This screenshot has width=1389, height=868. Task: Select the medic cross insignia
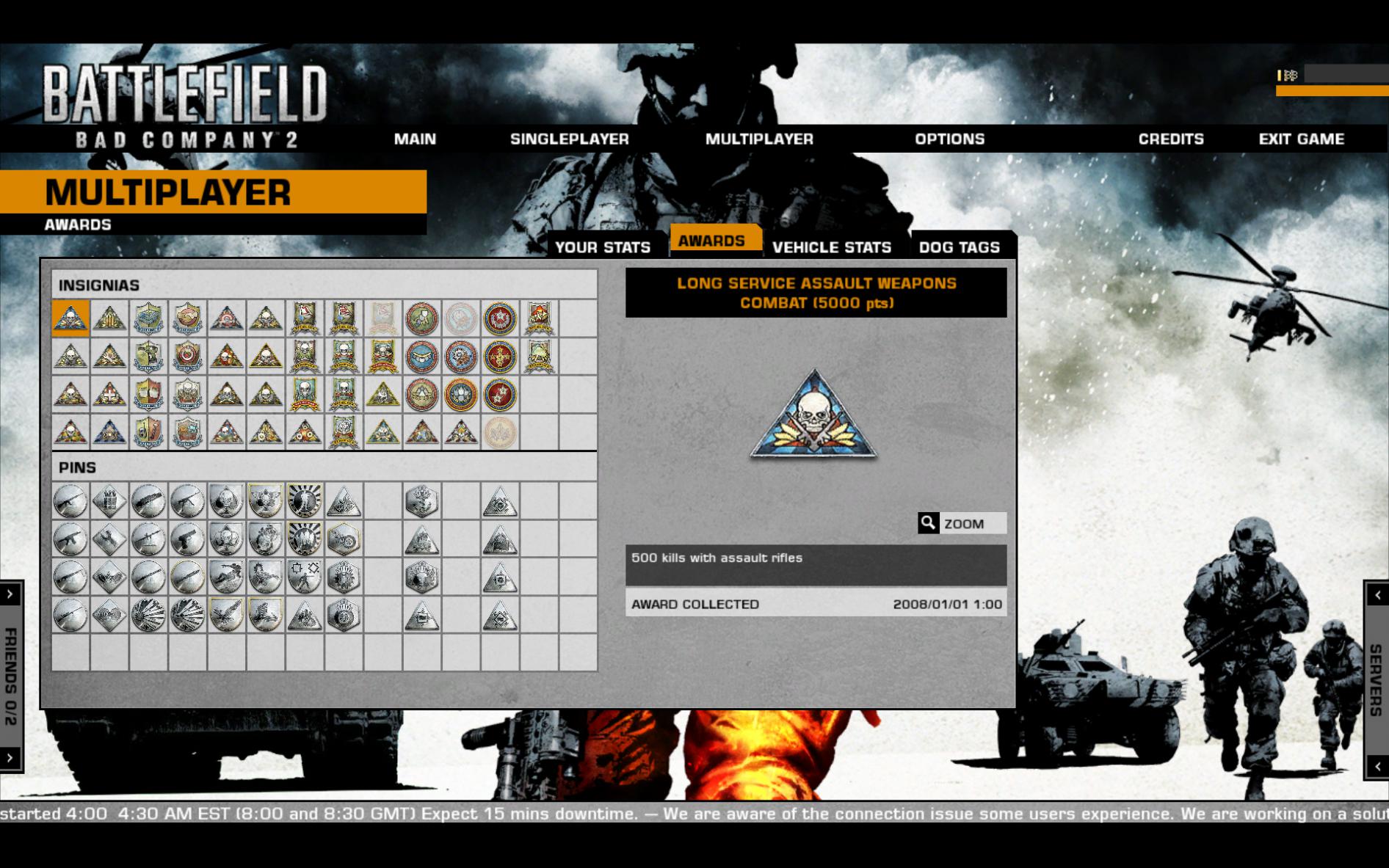coord(111,393)
